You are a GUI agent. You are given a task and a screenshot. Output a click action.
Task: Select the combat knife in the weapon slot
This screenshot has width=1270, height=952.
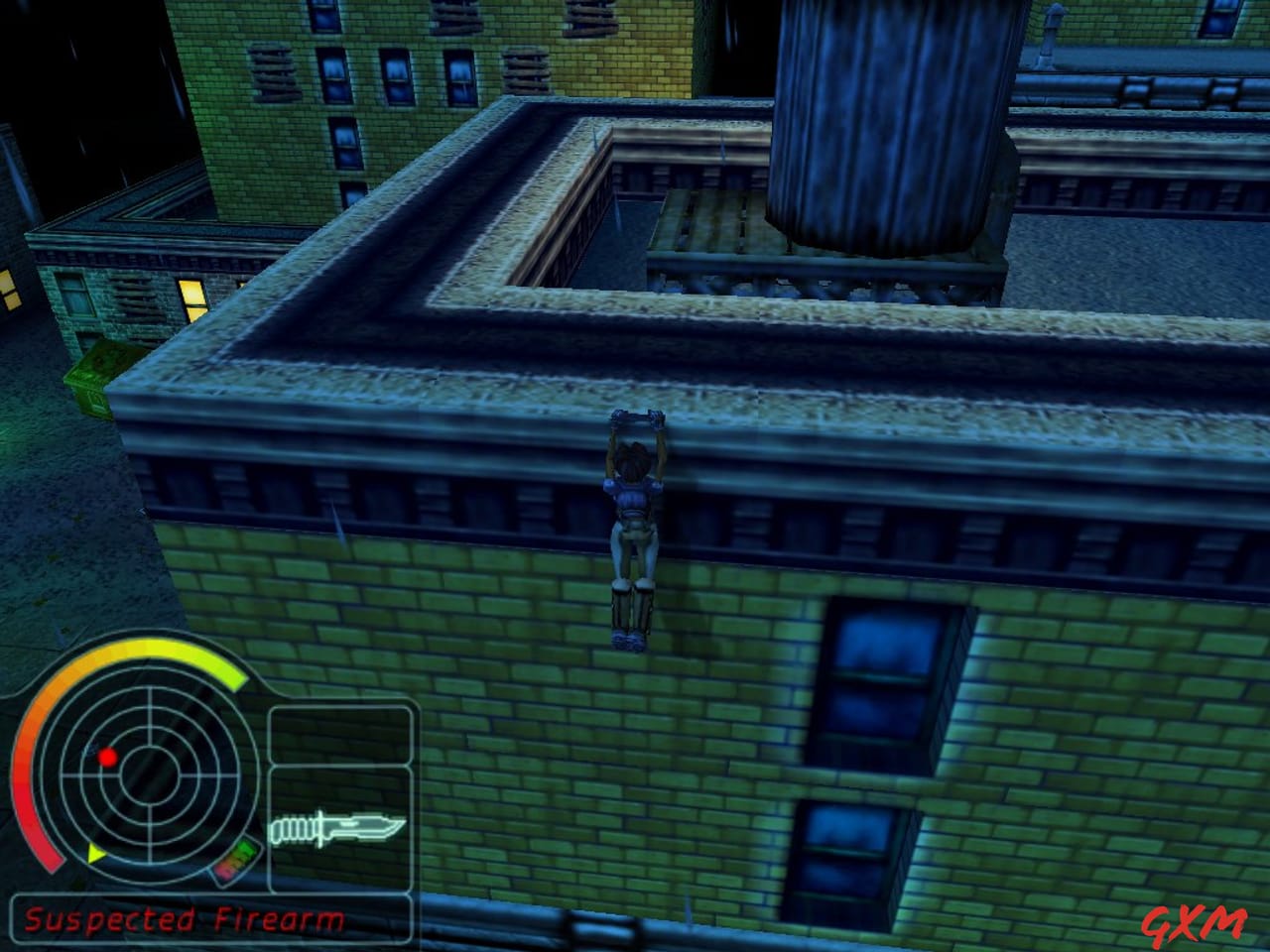point(337,828)
